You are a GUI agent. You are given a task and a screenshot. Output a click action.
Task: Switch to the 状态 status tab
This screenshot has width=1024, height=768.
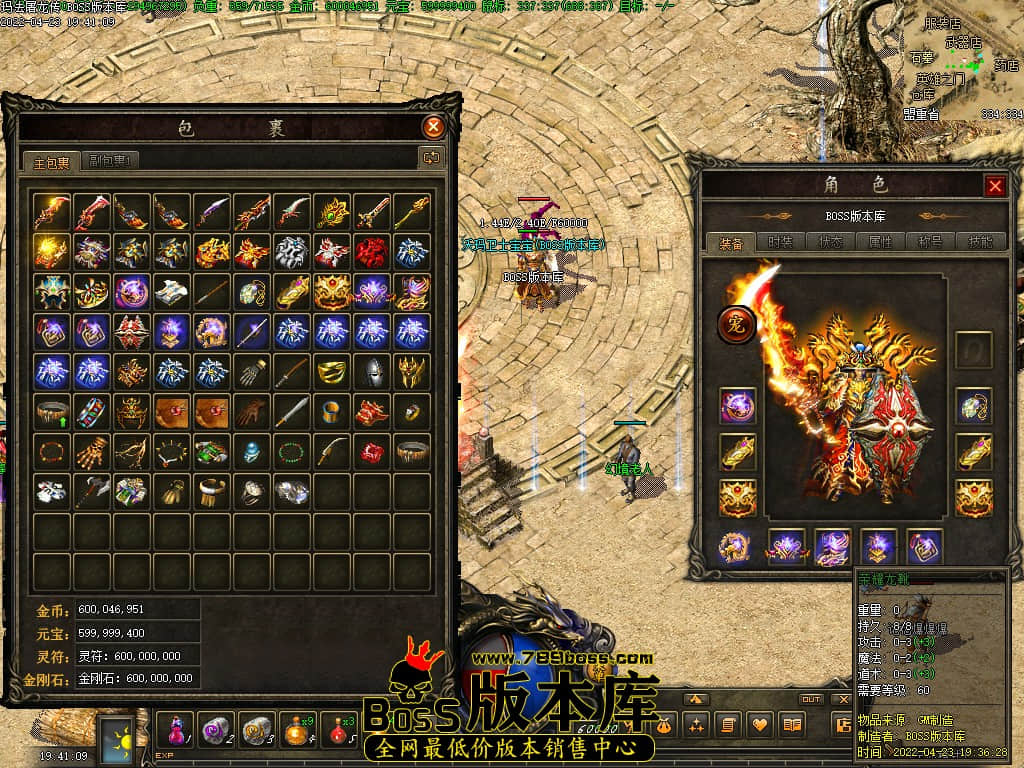pyautogui.click(x=829, y=242)
